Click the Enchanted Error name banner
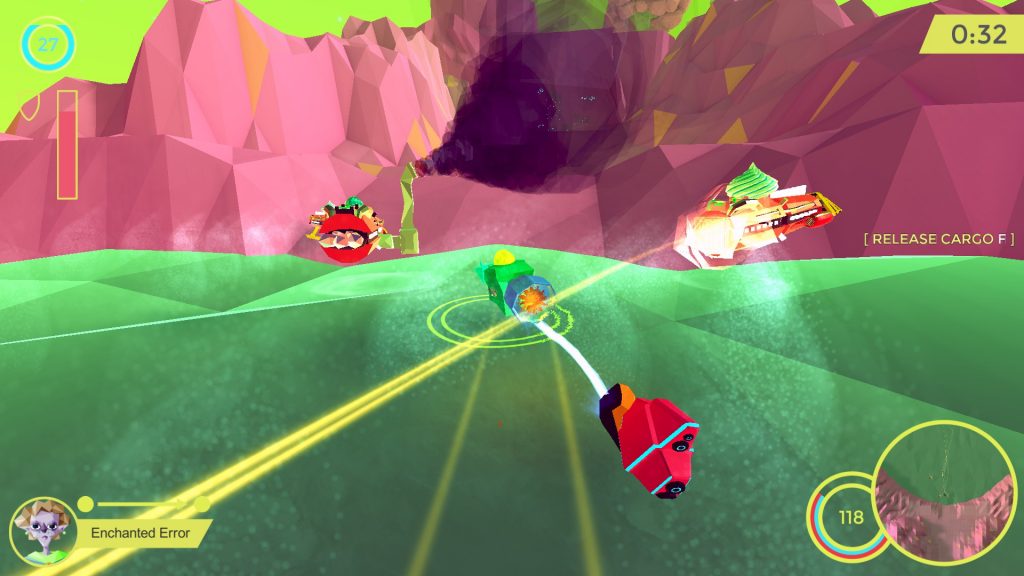This screenshot has width=1024, height=576. [141, 533]
